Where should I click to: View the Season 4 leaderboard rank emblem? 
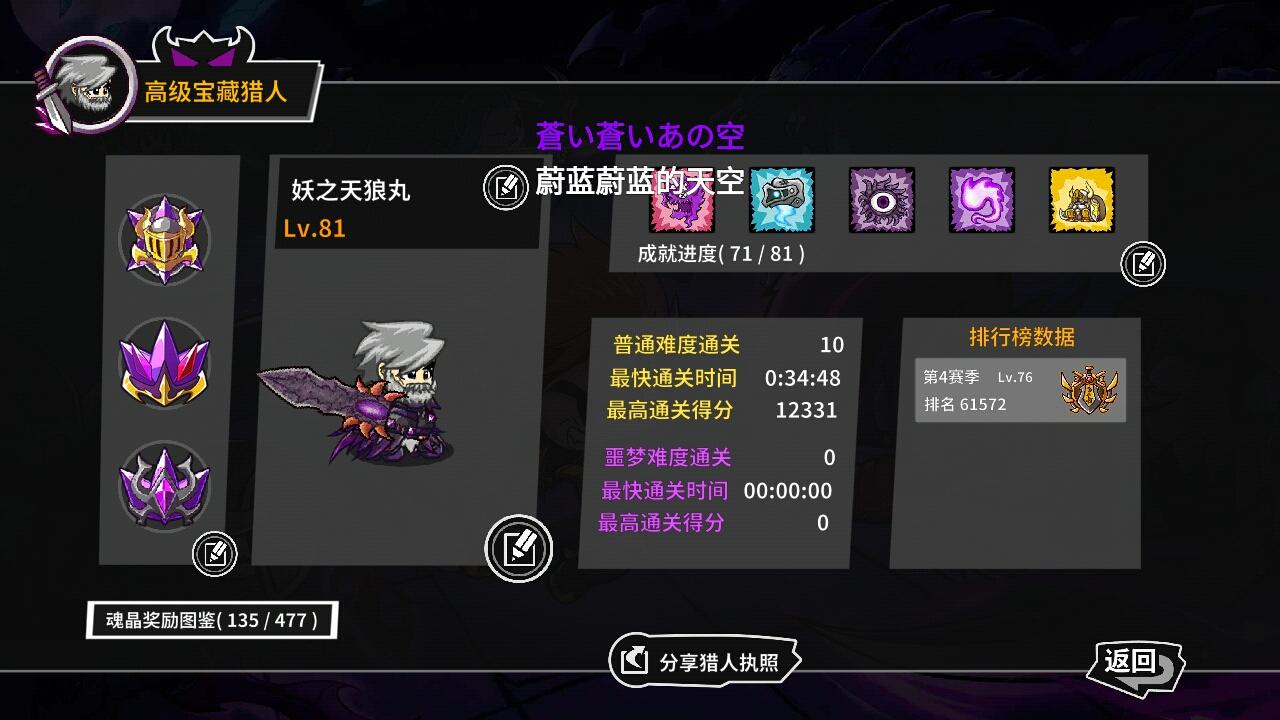1087,389
